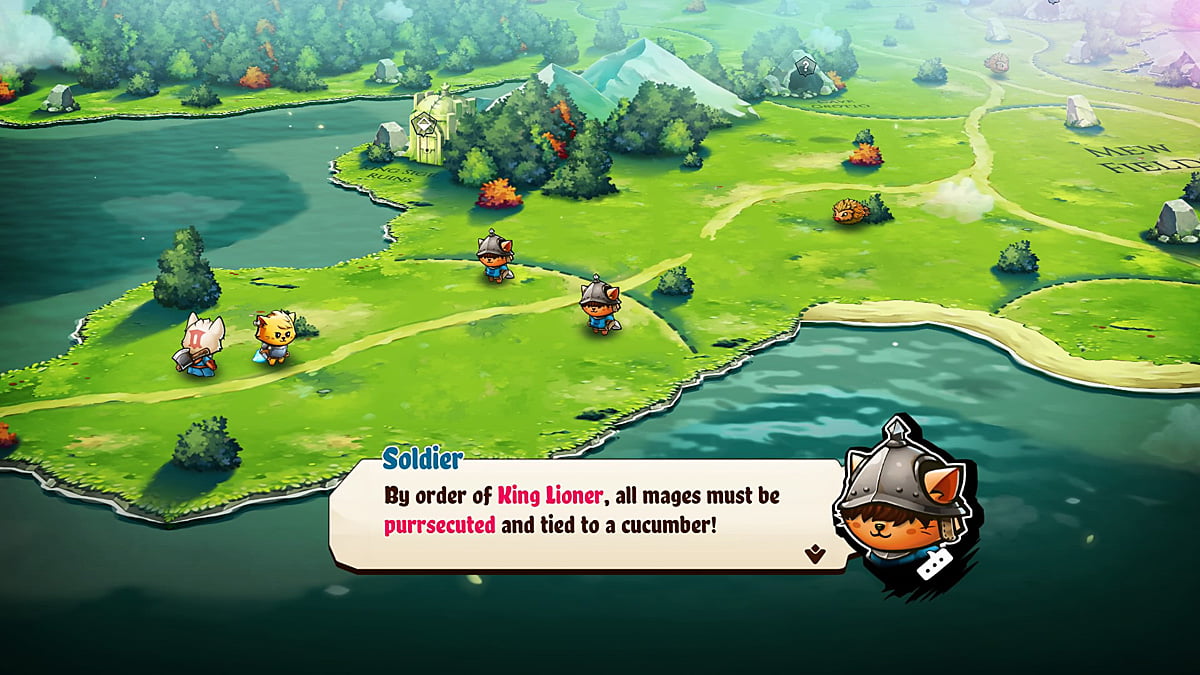1200x675 pixels.
Task: Advance dialogue using the down arrow indicator
Action: click(x=815, y=554)
